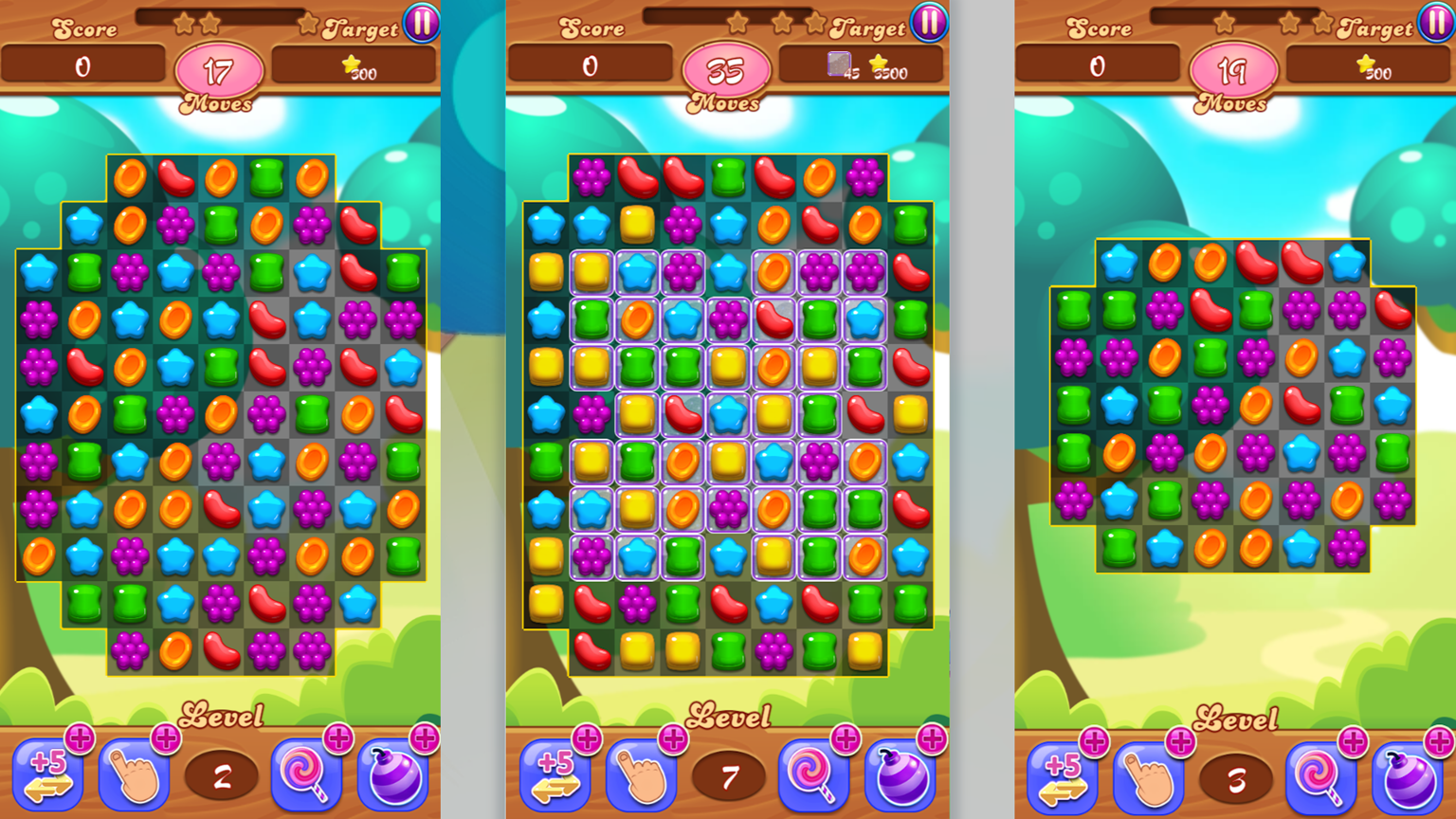
Task: Click the Level 3 indicator oval
Action: [x=1234, y=775]
